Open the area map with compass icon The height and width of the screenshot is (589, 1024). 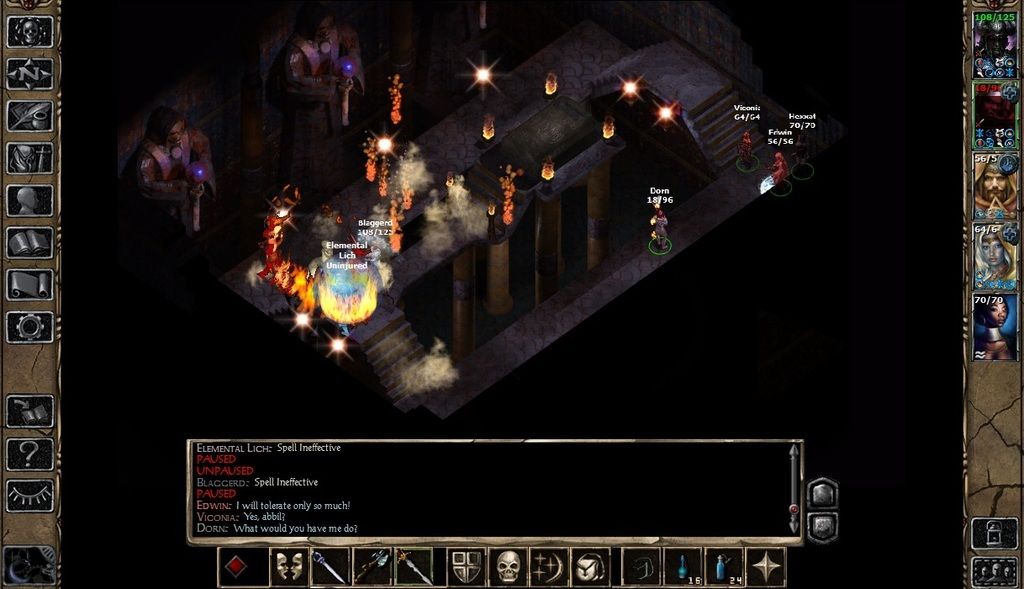pyautogui.click(x=30, y=74)
